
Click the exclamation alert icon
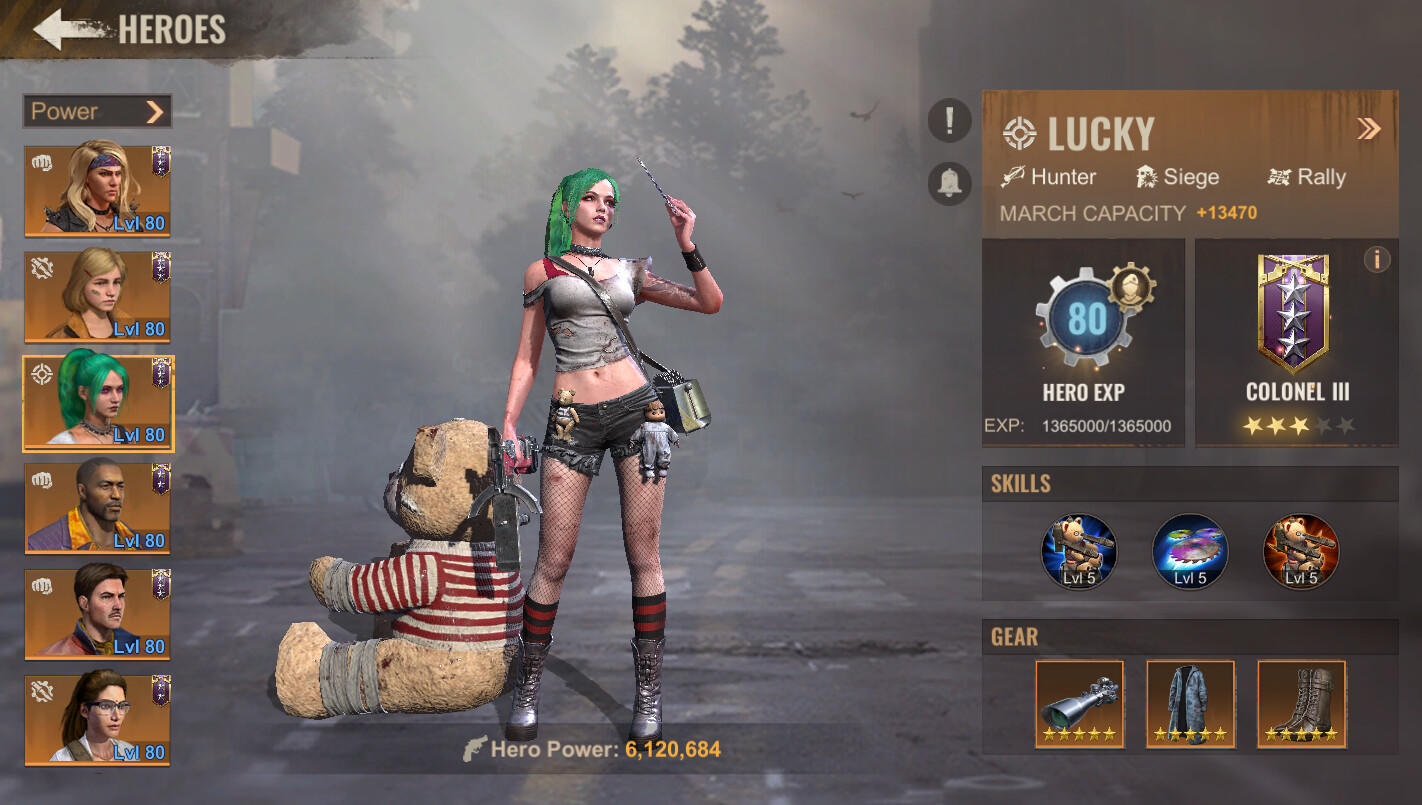point(948,120)
